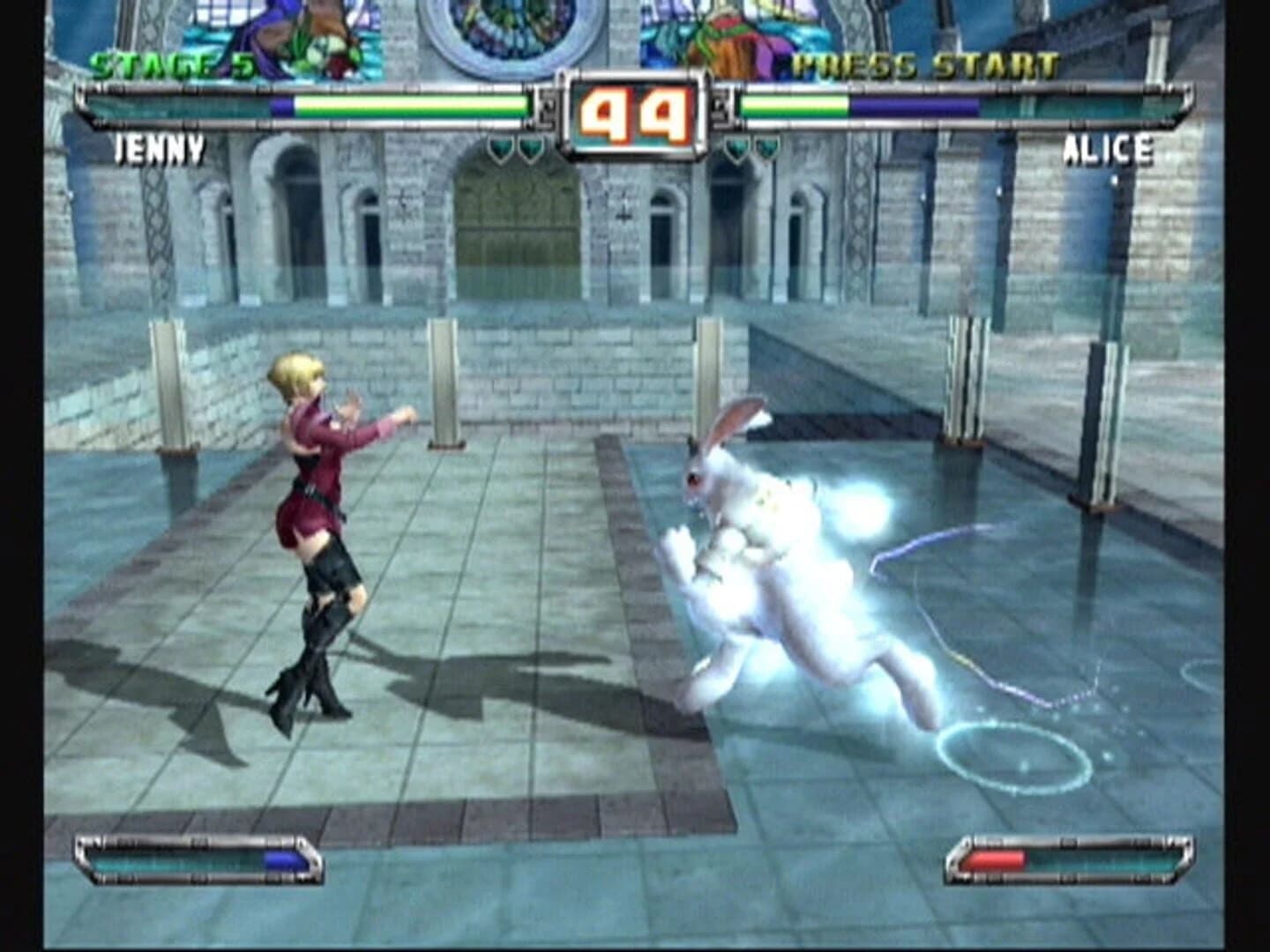Select the JENNY name label
1270x952 pixels.
click(161, 150)
